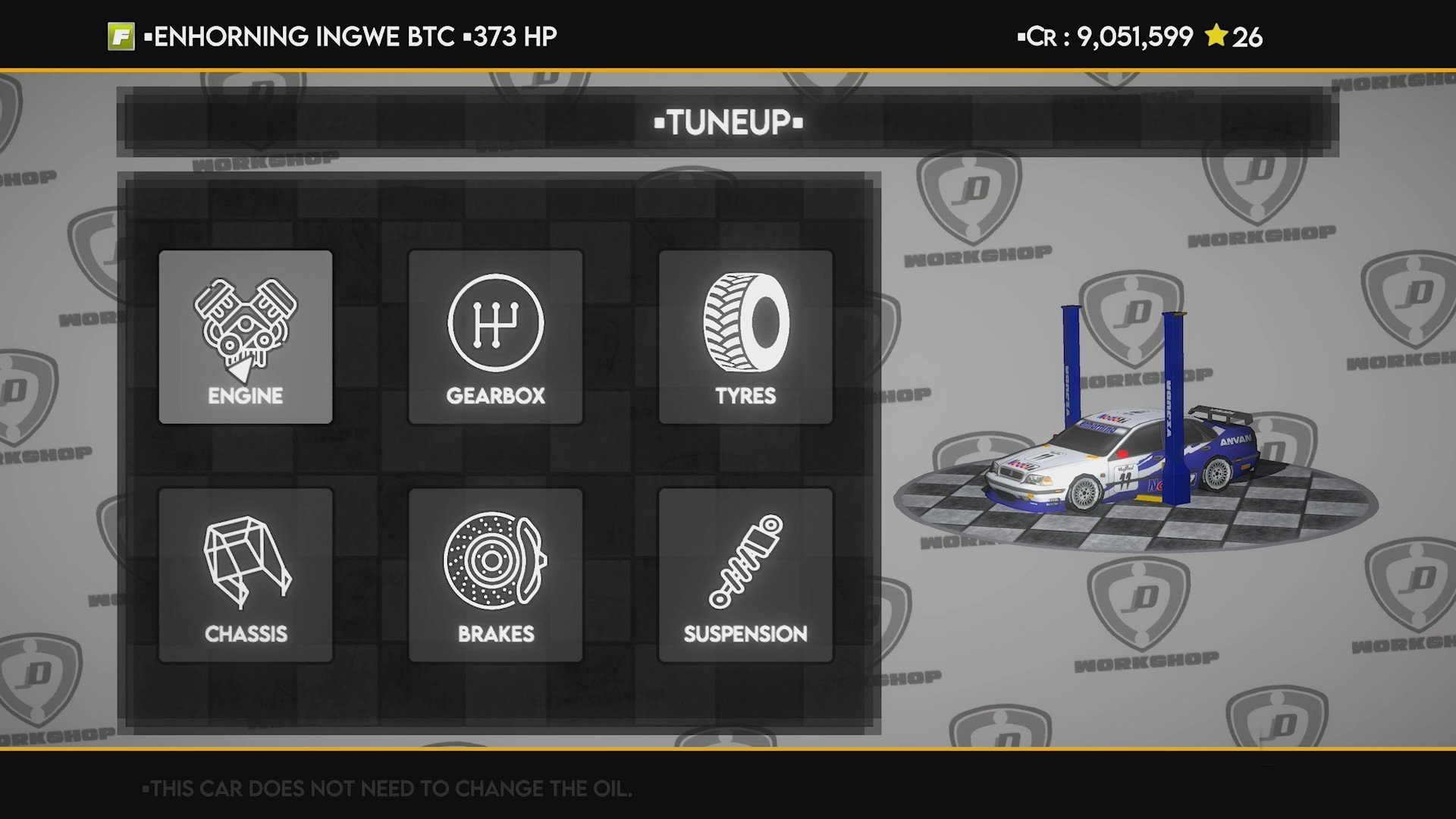This screenshot has width=1456, height=819.
Task: Open the Gearbox upgrade panel via its shifter icon
Action: point(494,326)
